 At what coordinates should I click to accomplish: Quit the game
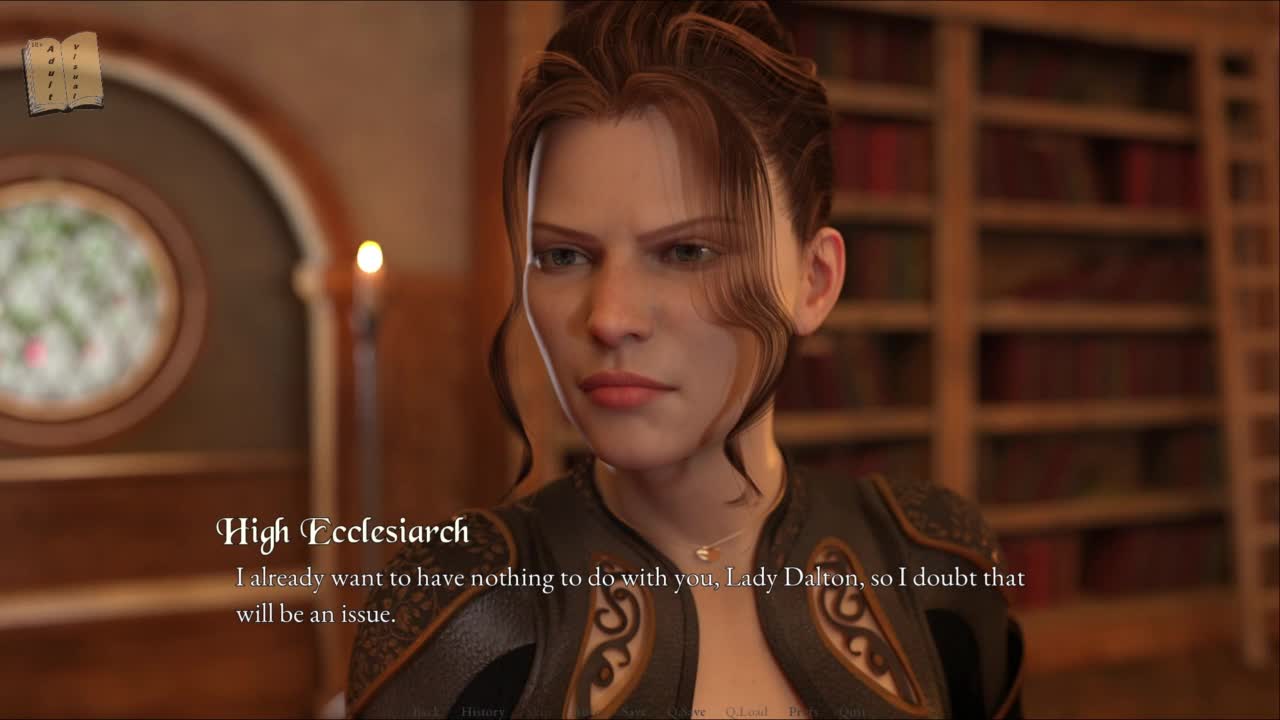pos(852,712)
